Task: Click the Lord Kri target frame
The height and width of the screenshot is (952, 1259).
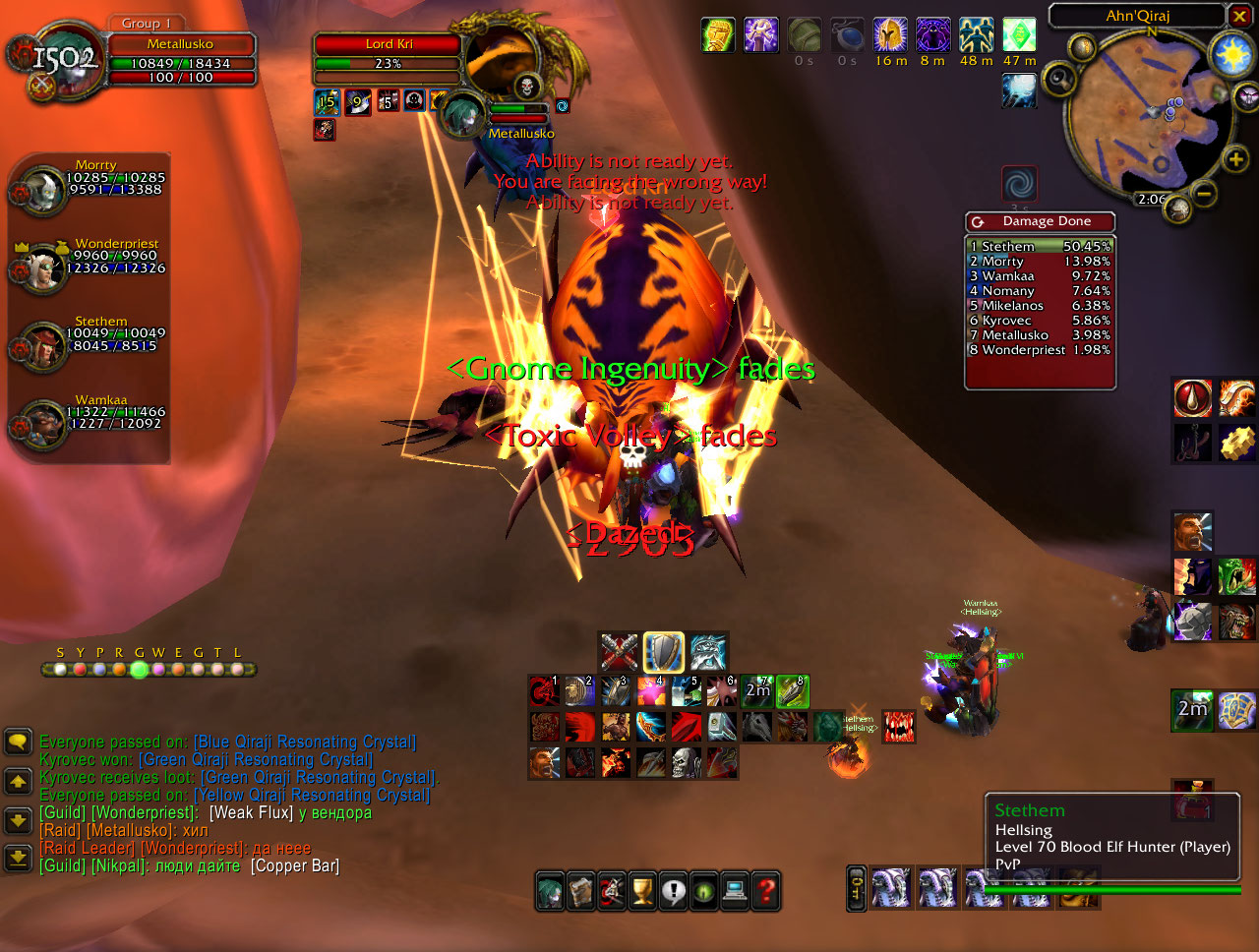Action: click(388, 44)
